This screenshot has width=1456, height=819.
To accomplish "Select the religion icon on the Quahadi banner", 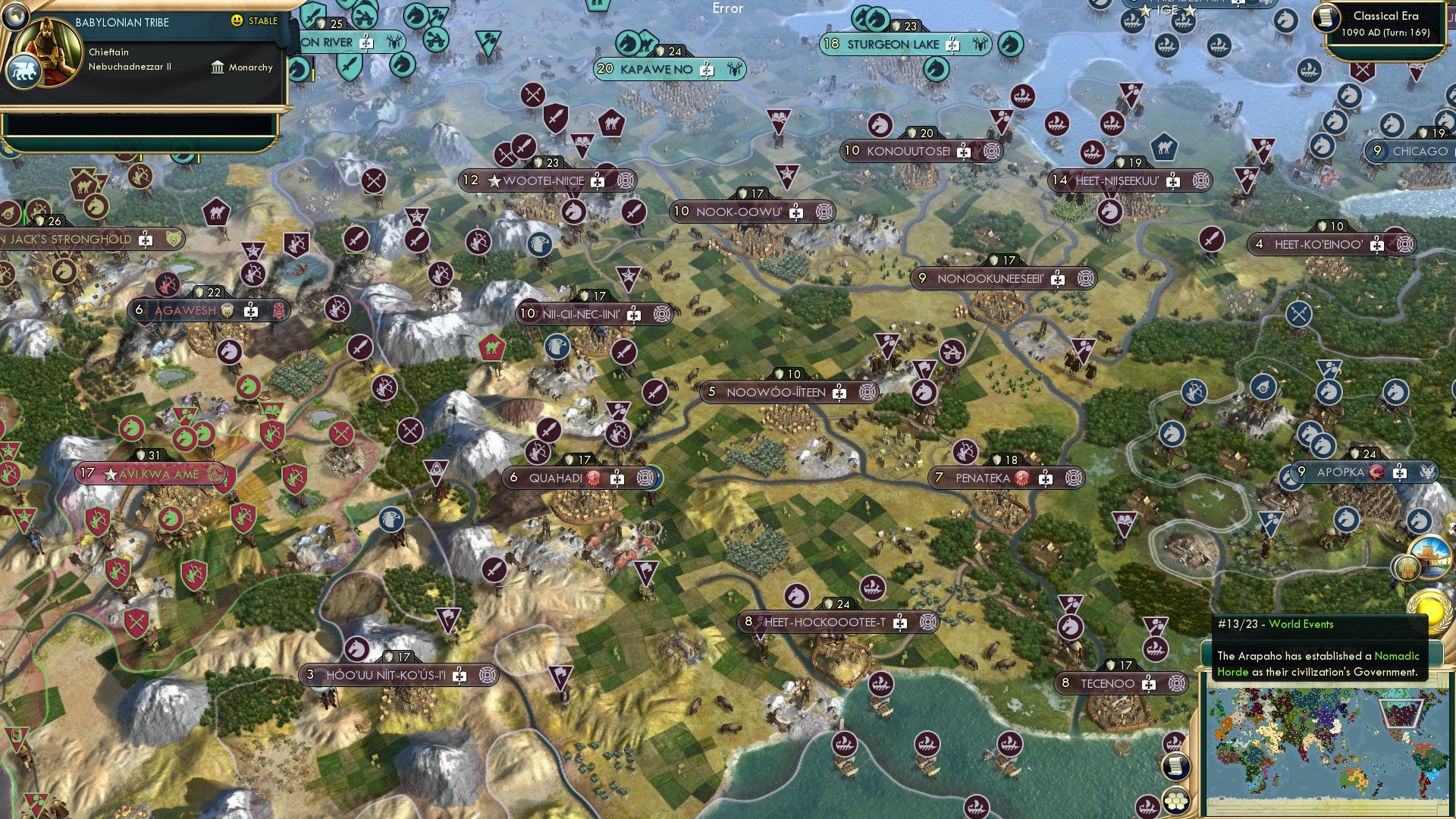I will tap(595, 478).
